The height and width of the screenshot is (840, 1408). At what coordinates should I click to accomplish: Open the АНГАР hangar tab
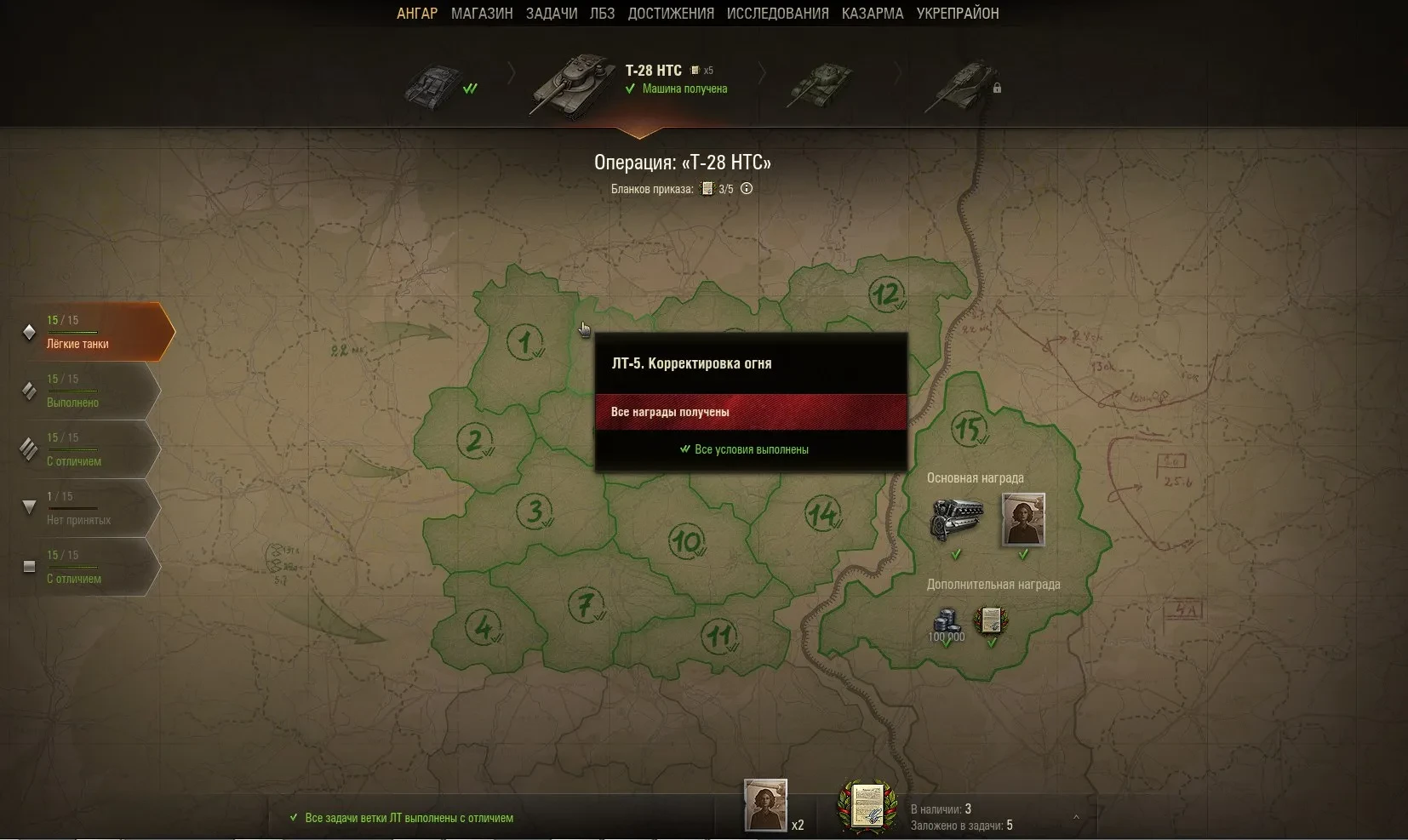(x=417, y=14)
